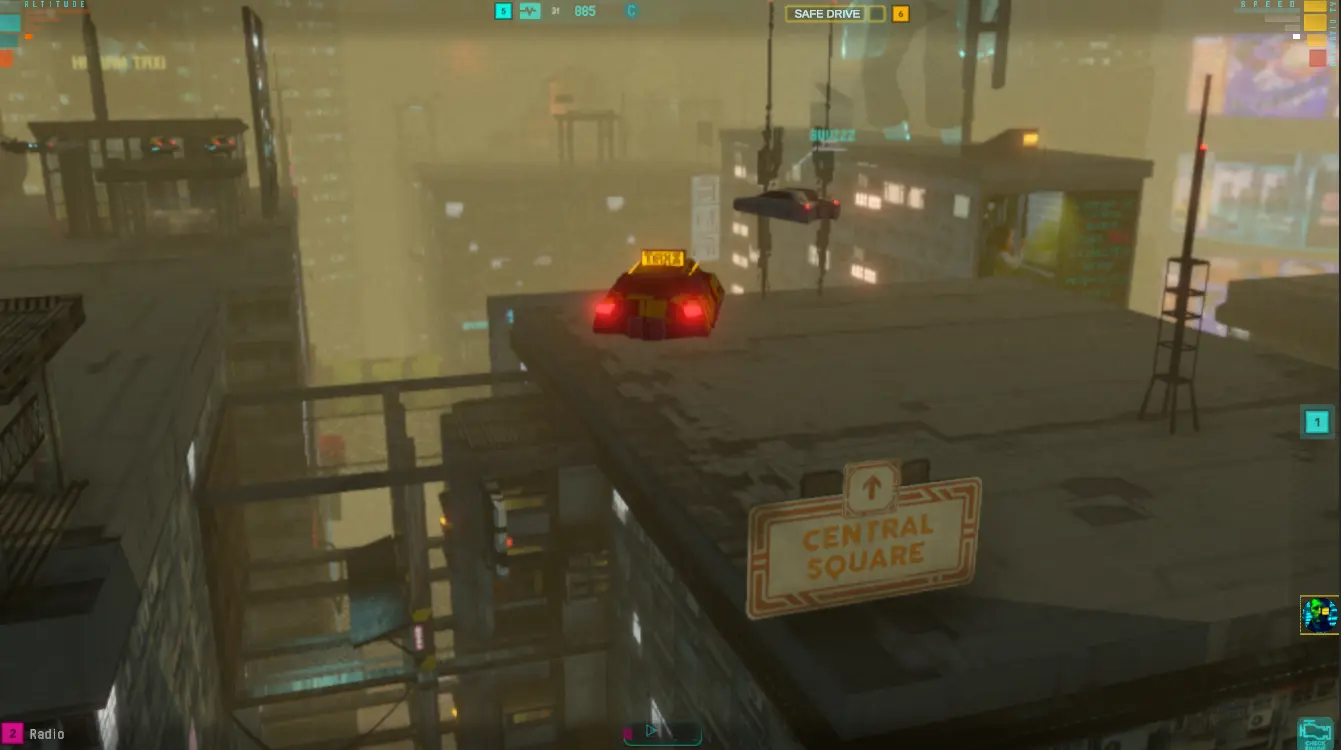Click the 885 credits counter

click(x=585, y=11)
